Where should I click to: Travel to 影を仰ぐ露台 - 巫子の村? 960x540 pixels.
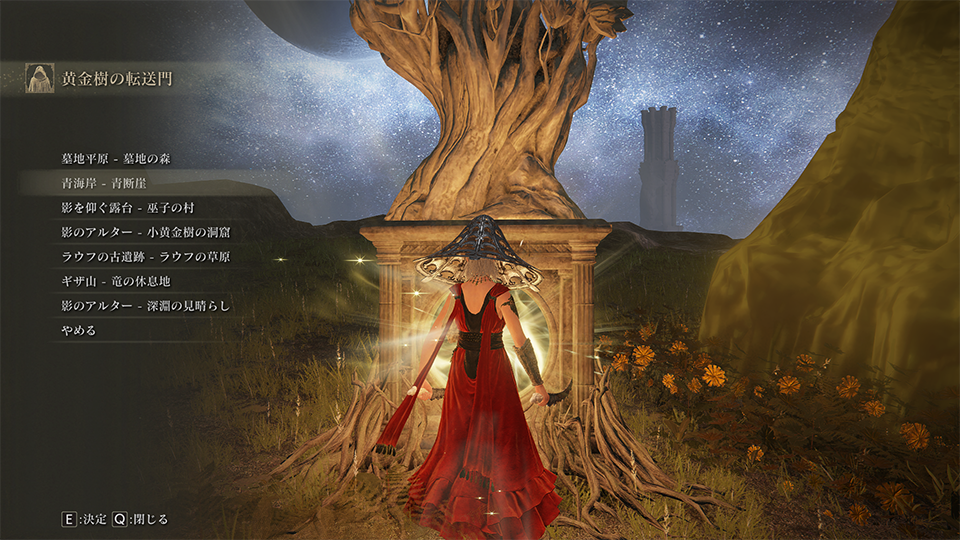[x=131, y=208]
